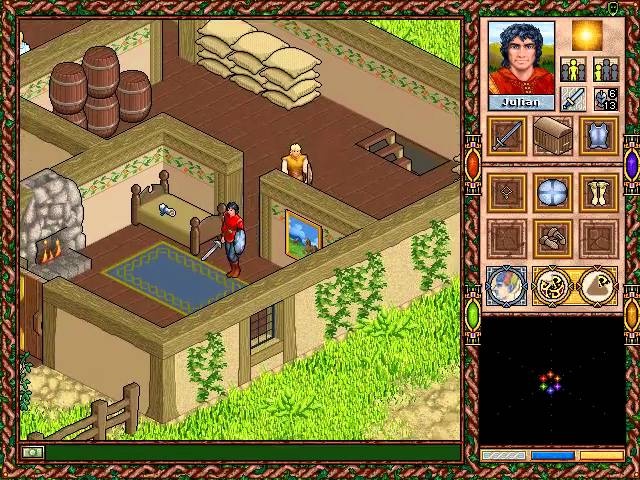Open the wooden chest inventory

pos(553,136)
